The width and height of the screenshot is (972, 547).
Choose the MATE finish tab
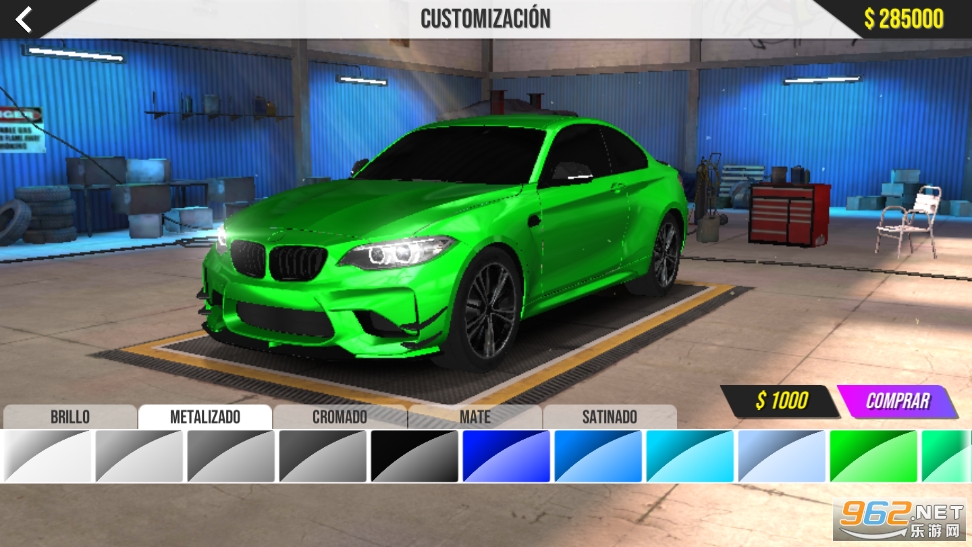click(475, 417)
